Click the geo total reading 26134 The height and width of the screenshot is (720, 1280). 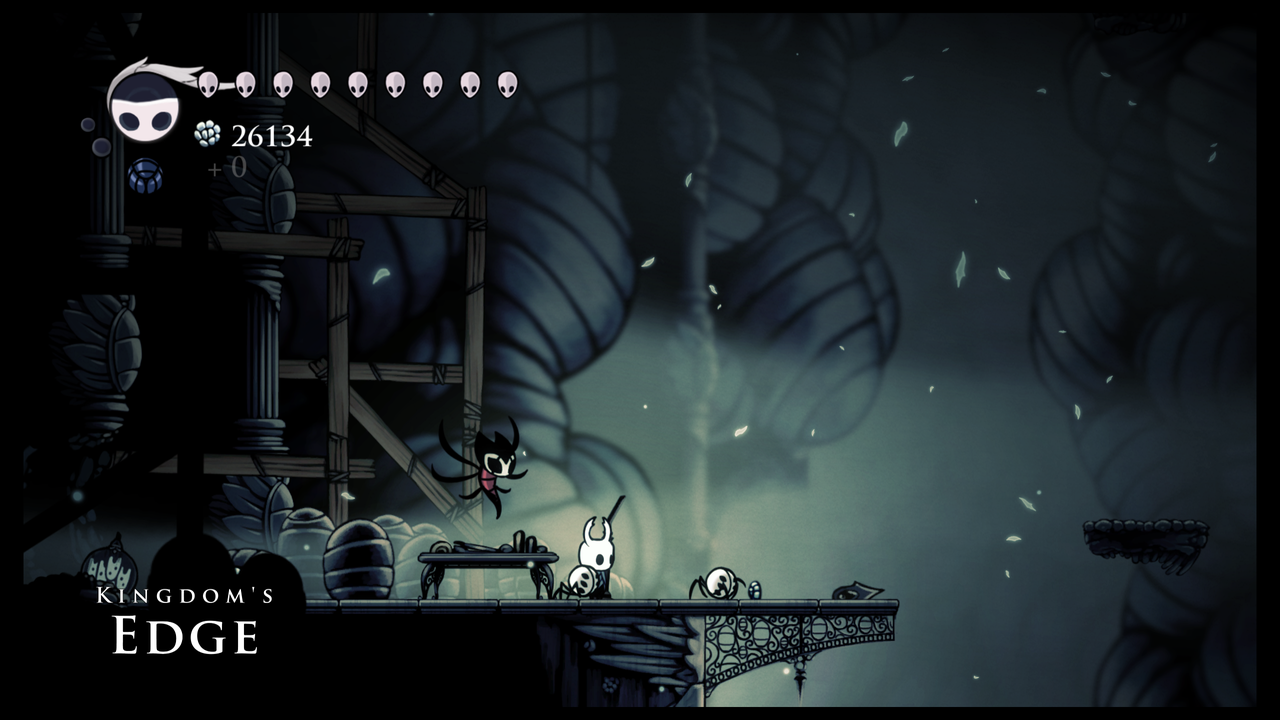[272, 137]
